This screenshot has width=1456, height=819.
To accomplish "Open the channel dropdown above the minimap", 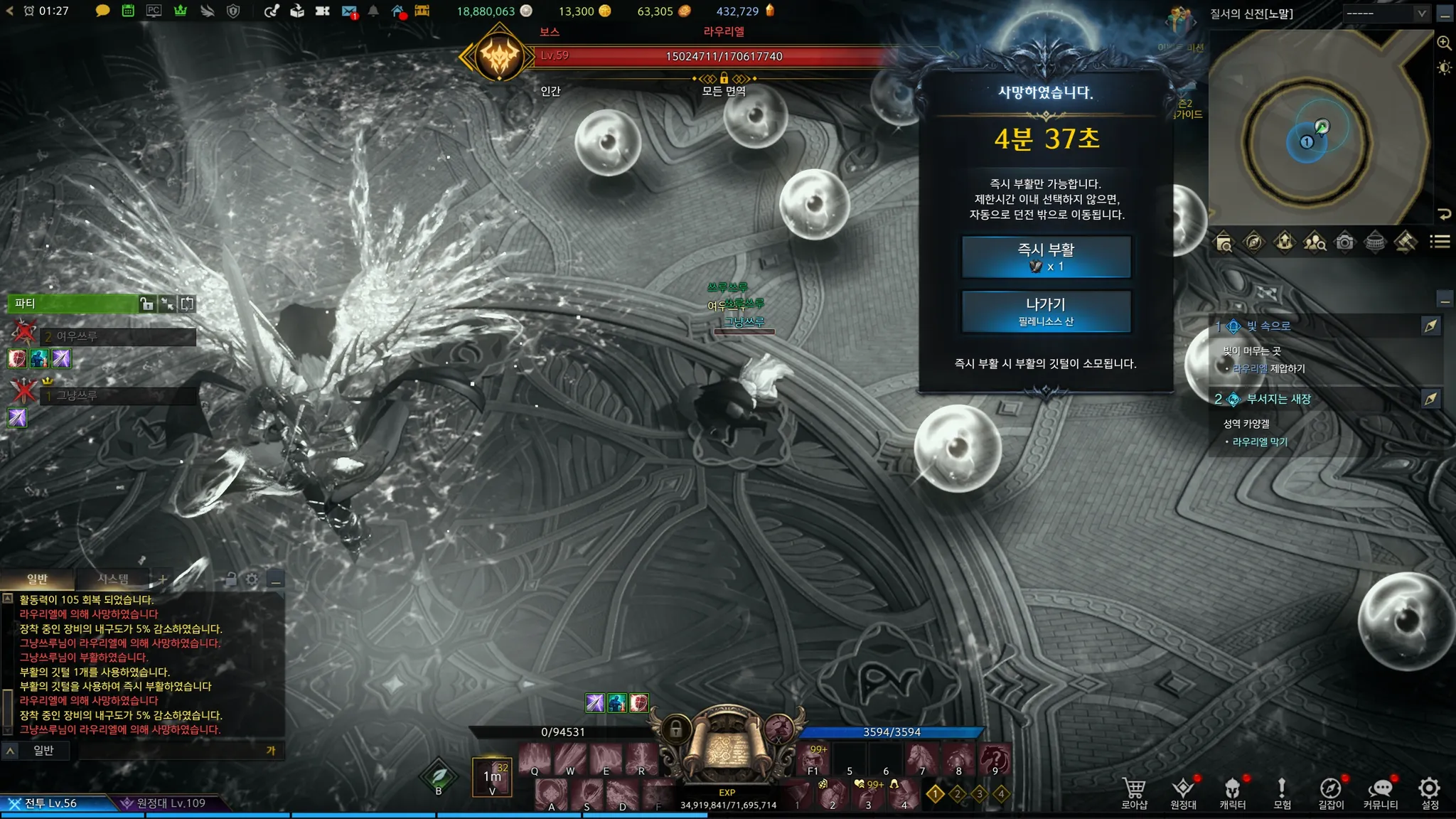I will (x=1385, y=14).
